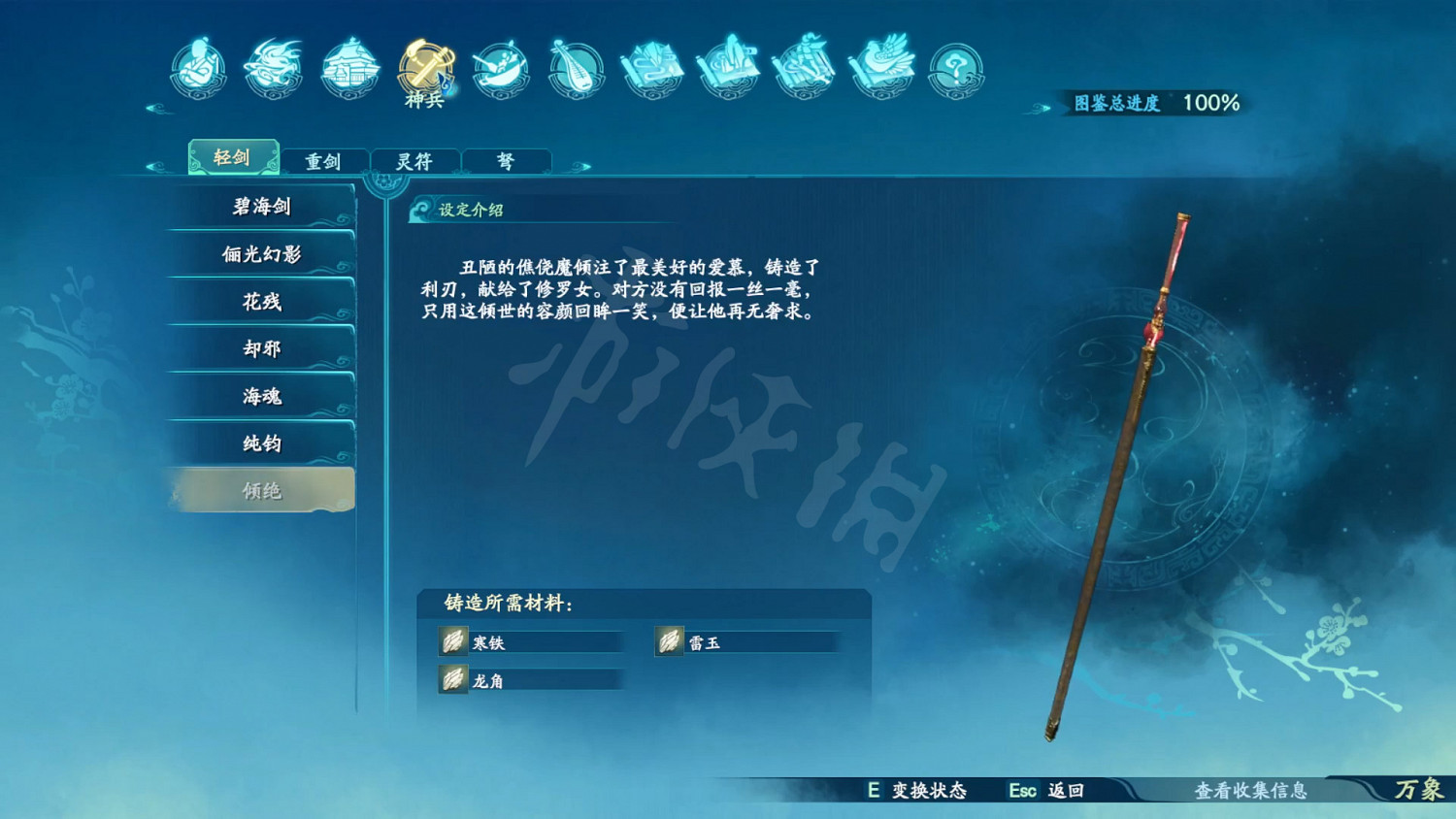Click the 雷玉 material icon
The width and height of the screenshot is (1456, 819).
[670, 641]
